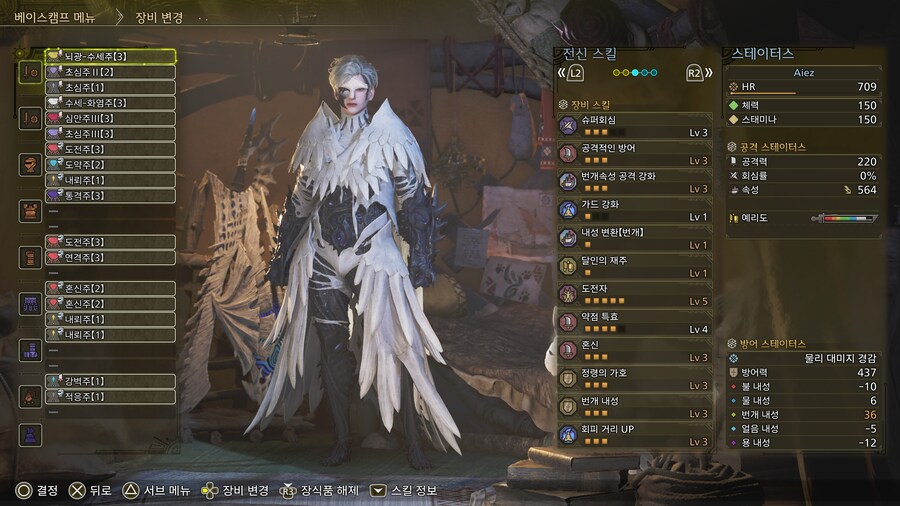The height and width of the screenshot is (506, 900).
Task: Choose the 초심주II【2】 decoration
Action: (x=110, y=72)
